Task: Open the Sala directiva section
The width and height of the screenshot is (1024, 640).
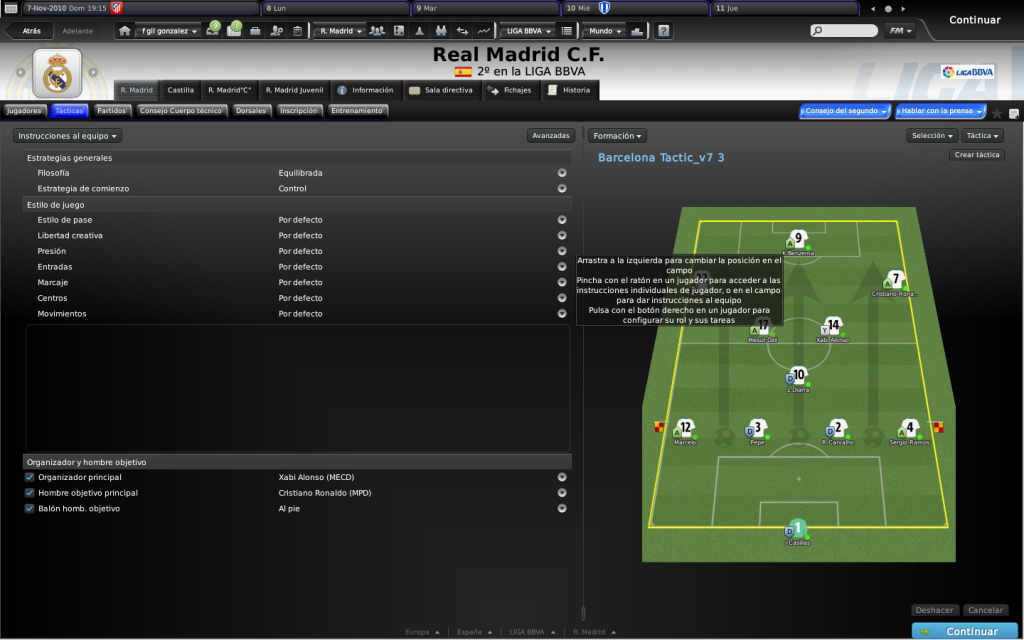Action: point(441,90)
